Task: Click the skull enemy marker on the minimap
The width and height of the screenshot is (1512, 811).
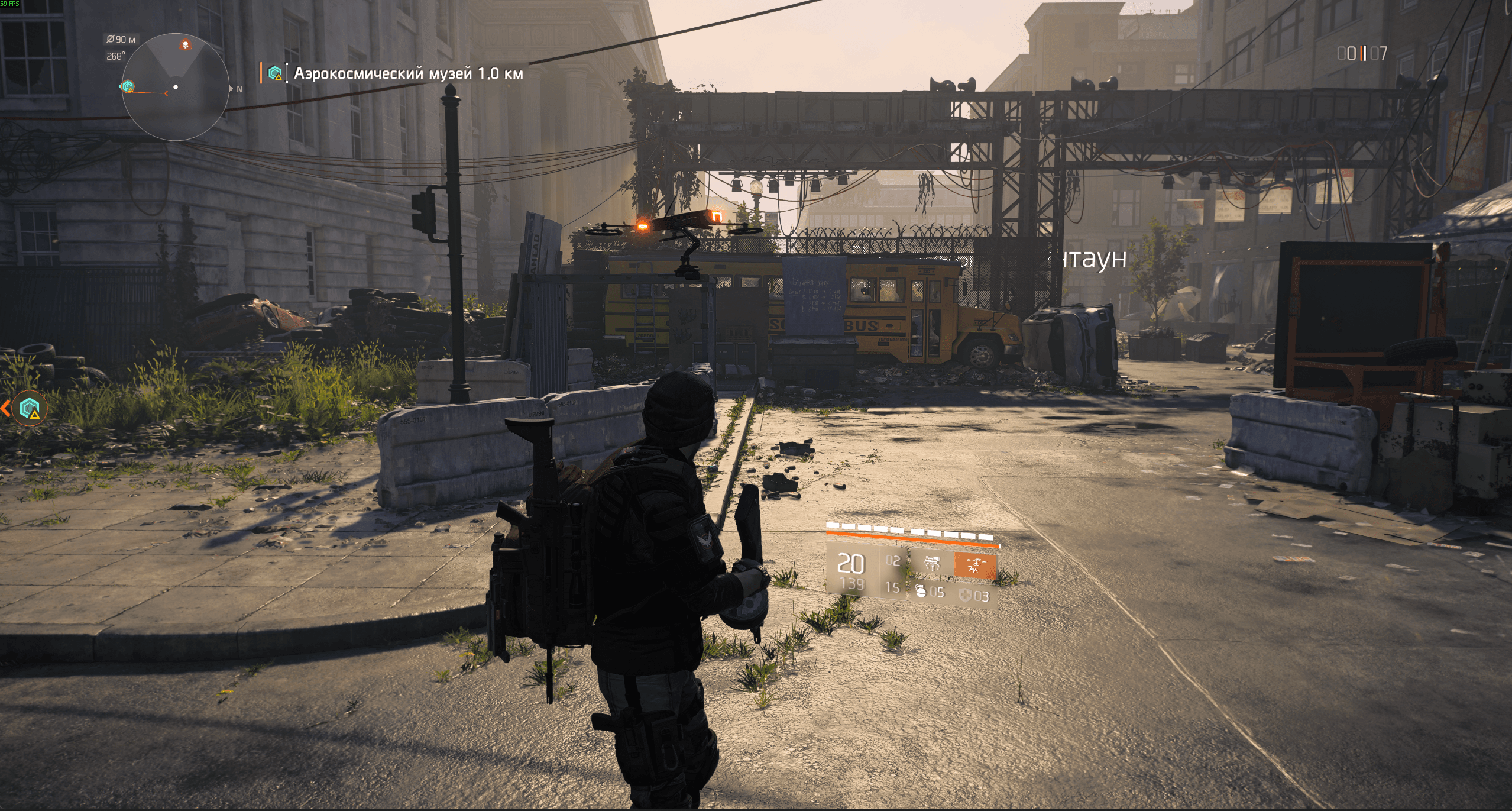Action: pos(185,45)
